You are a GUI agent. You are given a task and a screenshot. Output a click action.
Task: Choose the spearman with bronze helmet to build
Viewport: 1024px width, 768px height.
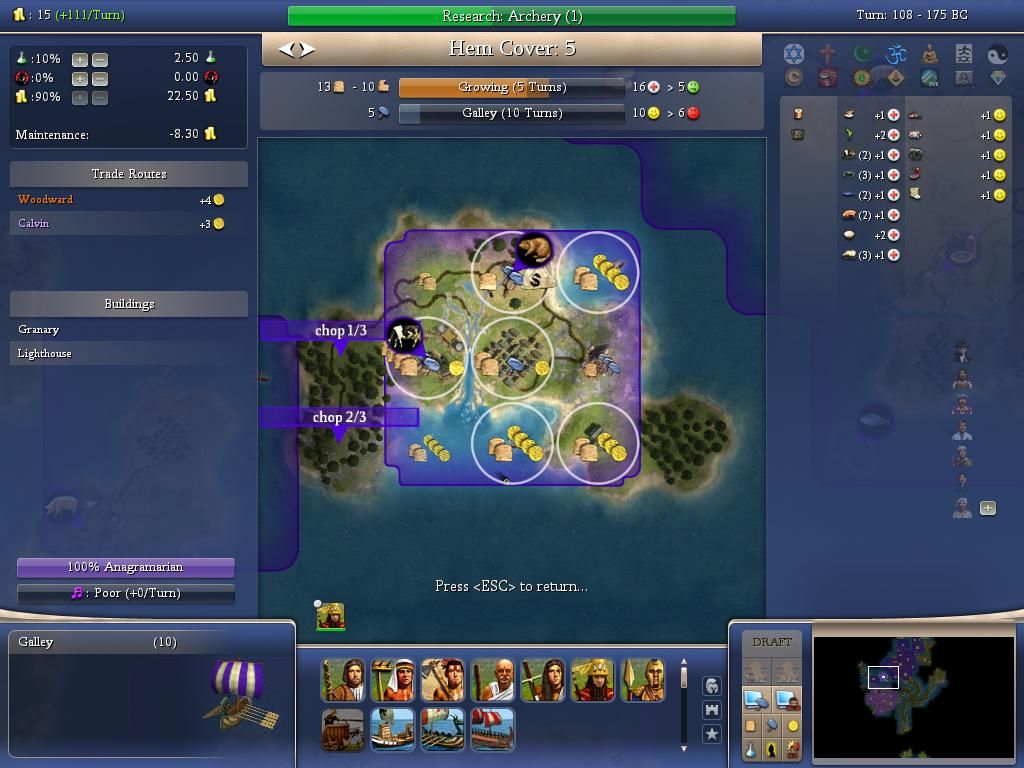coord(642,680)
